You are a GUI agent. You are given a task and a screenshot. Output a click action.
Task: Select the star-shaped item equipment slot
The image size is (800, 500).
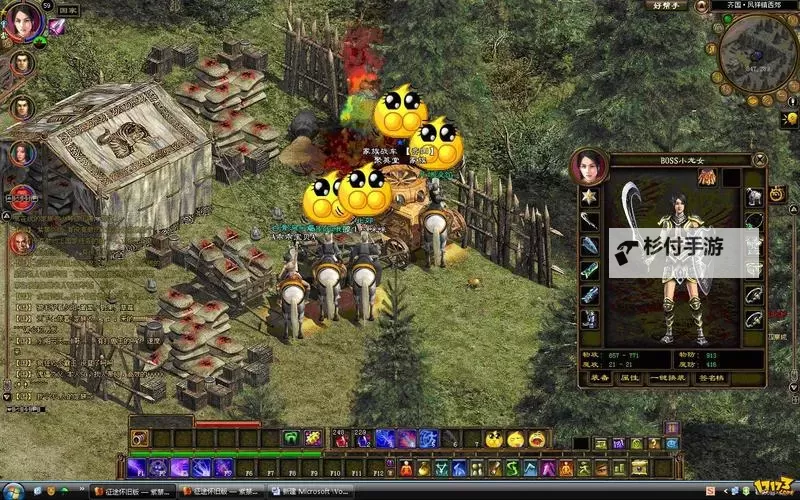click(x=590, y=197)
